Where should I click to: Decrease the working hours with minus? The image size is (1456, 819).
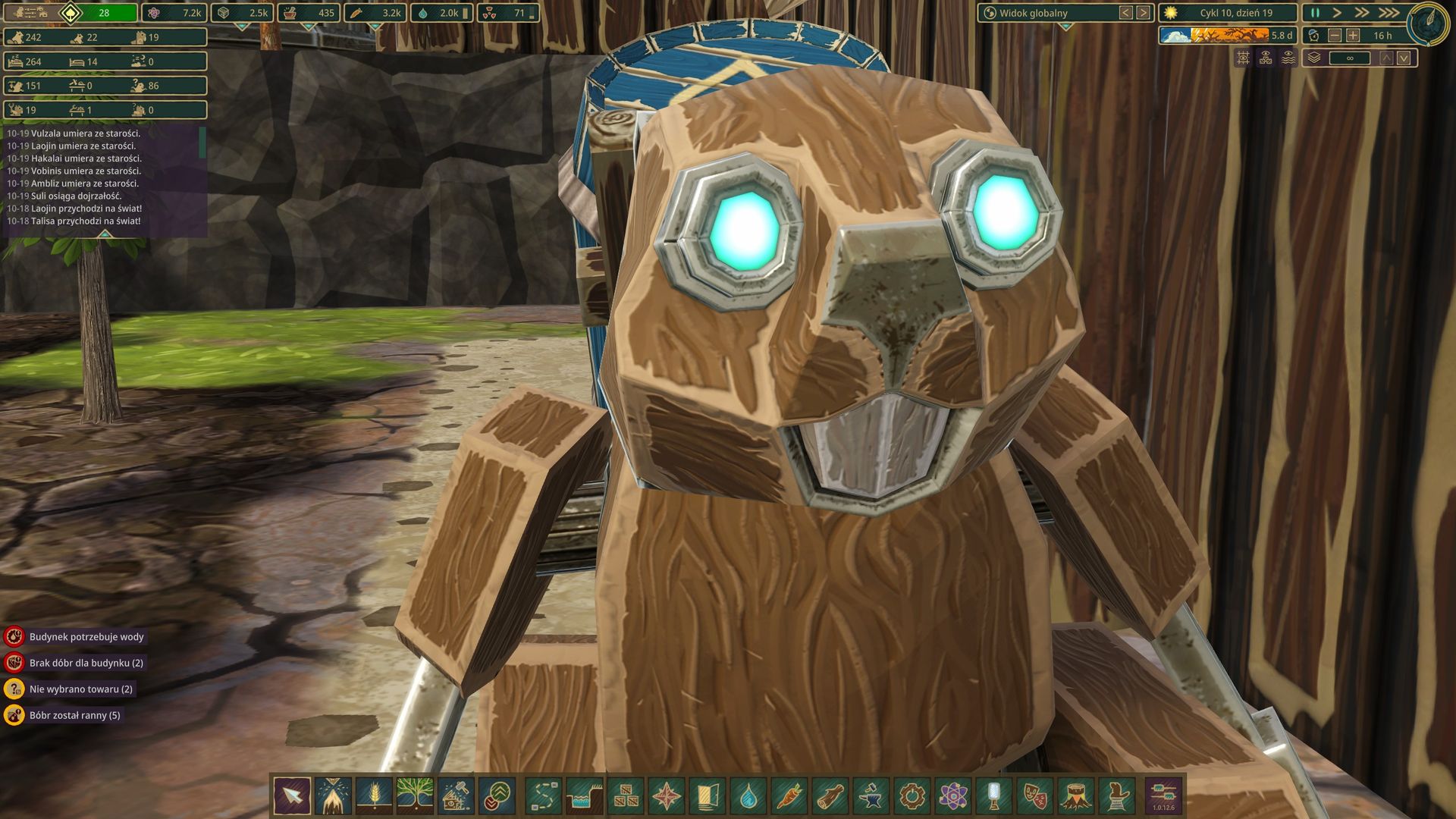point(1335,36)
